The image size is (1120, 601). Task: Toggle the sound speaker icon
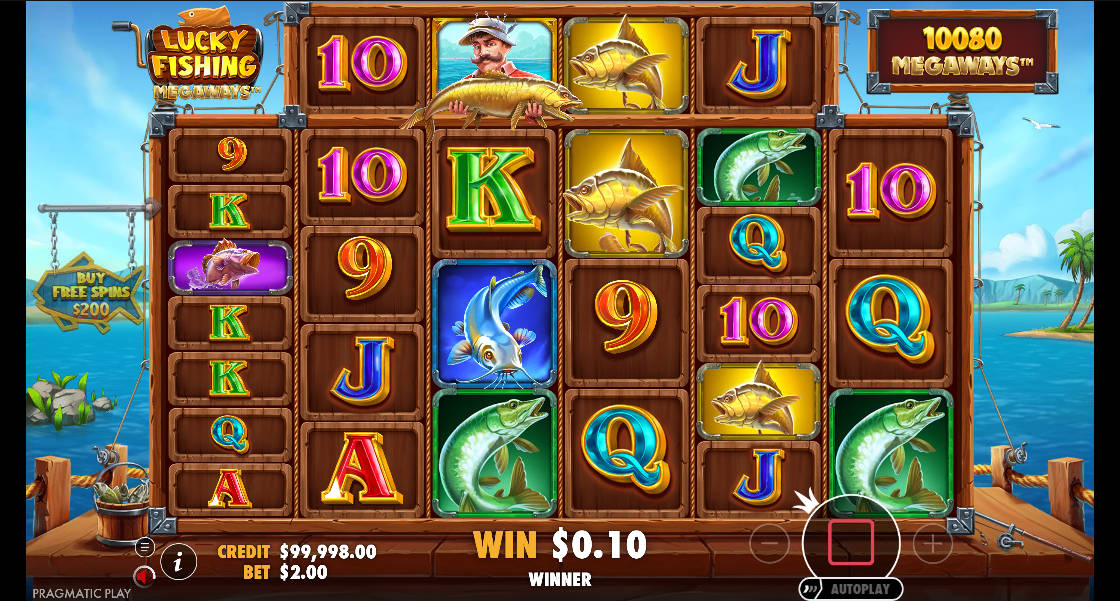click(144, 576)
